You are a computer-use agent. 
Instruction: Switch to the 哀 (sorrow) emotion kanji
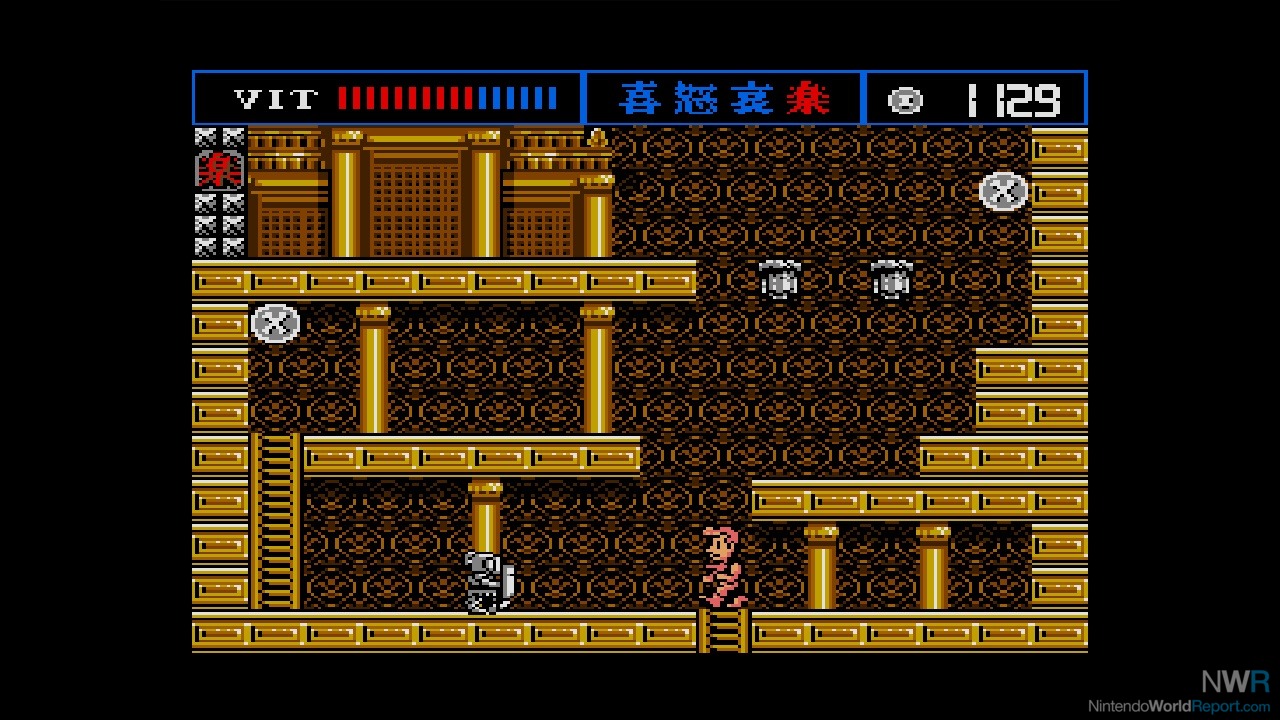point(752,98)
